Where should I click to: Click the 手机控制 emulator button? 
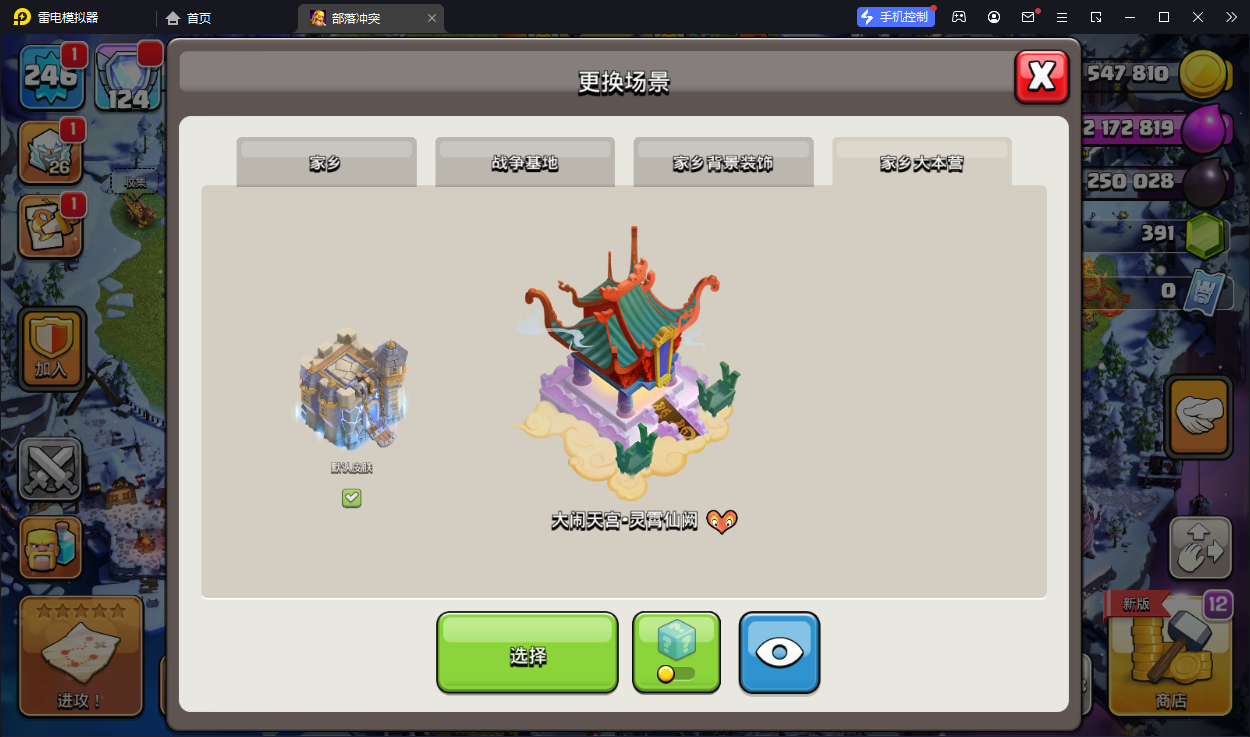coord(895,17)
